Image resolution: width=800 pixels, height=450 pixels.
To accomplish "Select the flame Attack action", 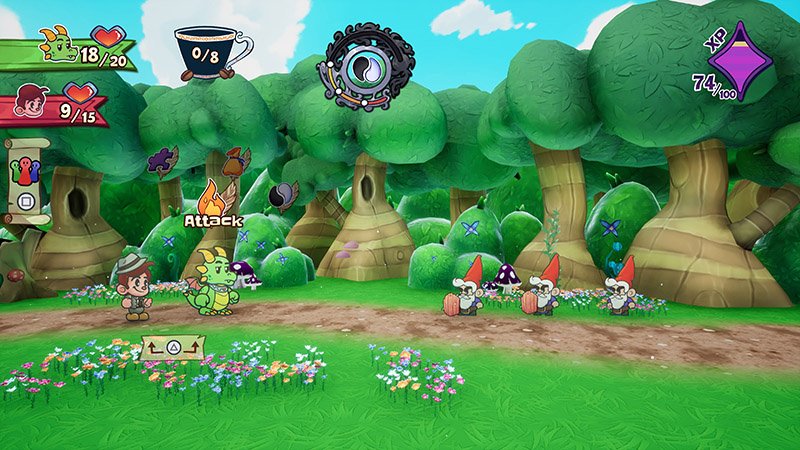I will (211, 195).
